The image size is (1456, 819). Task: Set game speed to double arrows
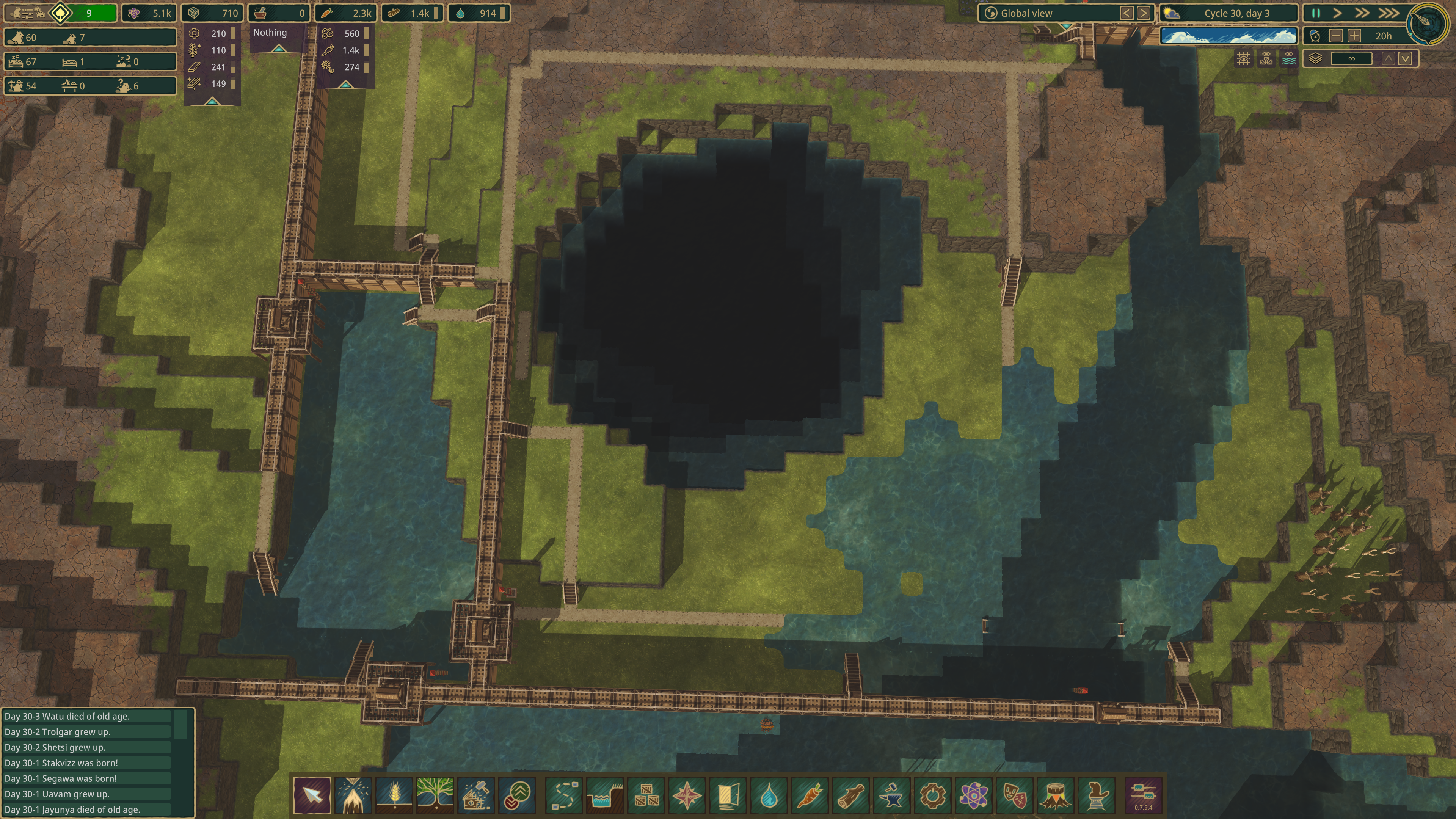coord(1362,13)
